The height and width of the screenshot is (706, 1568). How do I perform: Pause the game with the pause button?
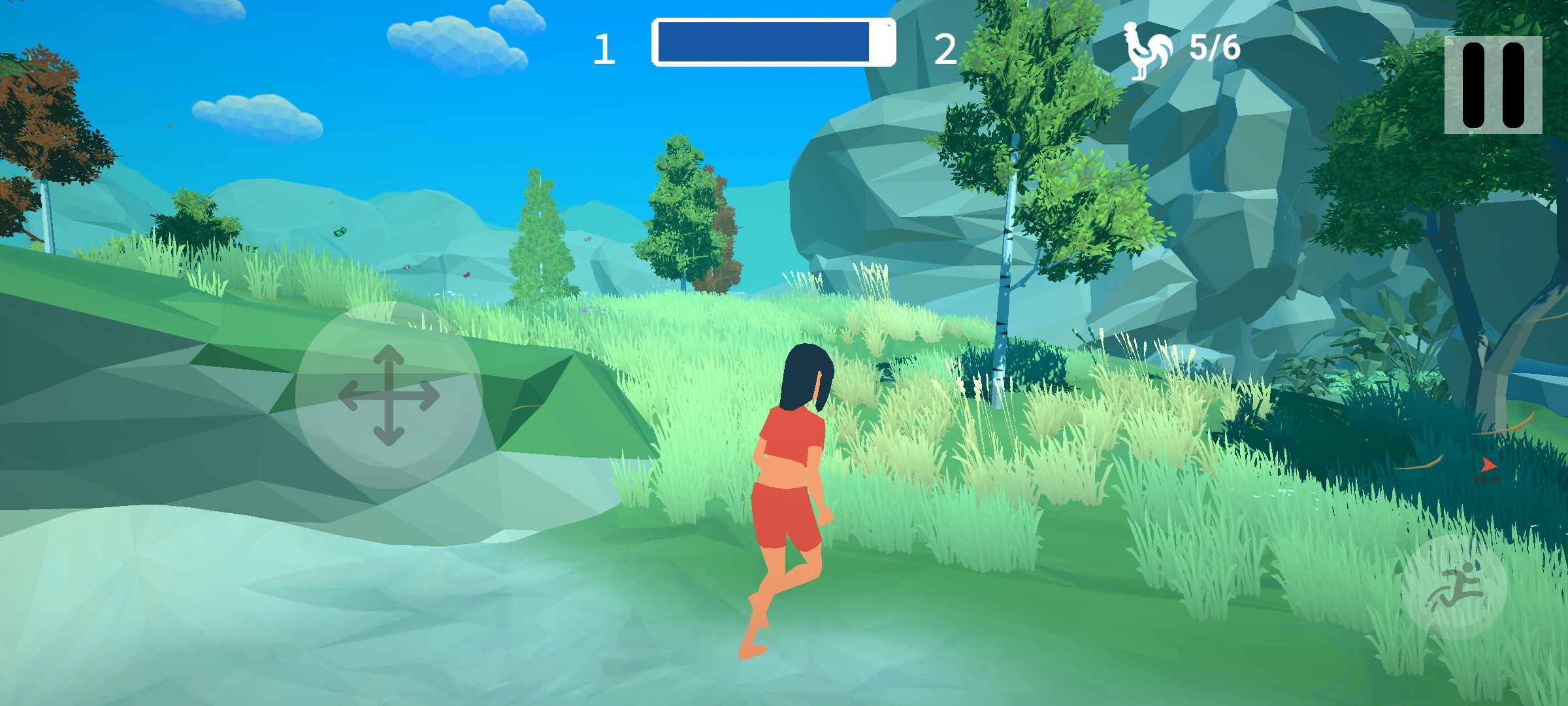(x=1493, y=85)
